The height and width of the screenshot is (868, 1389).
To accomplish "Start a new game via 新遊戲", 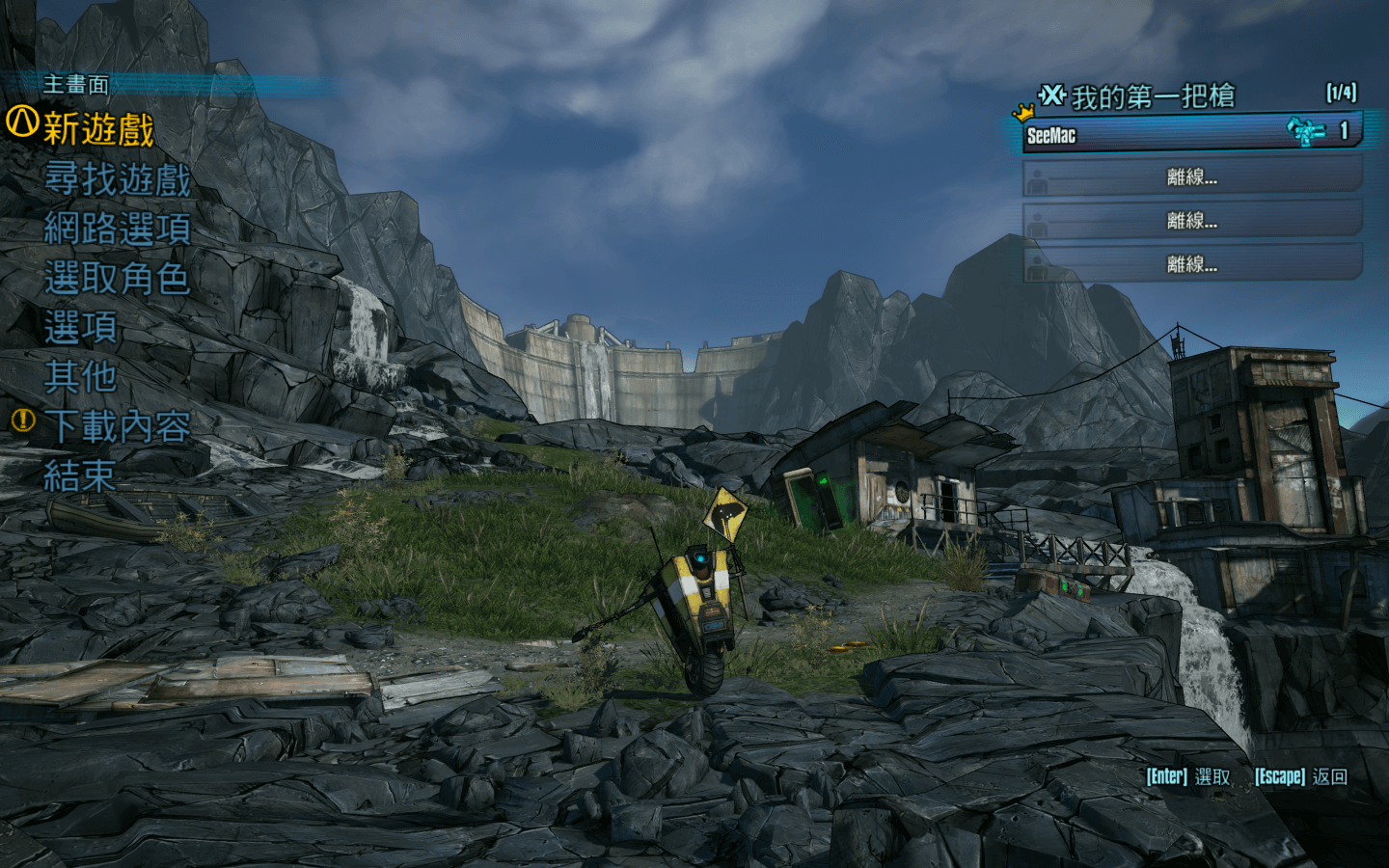I will [98, 128].
